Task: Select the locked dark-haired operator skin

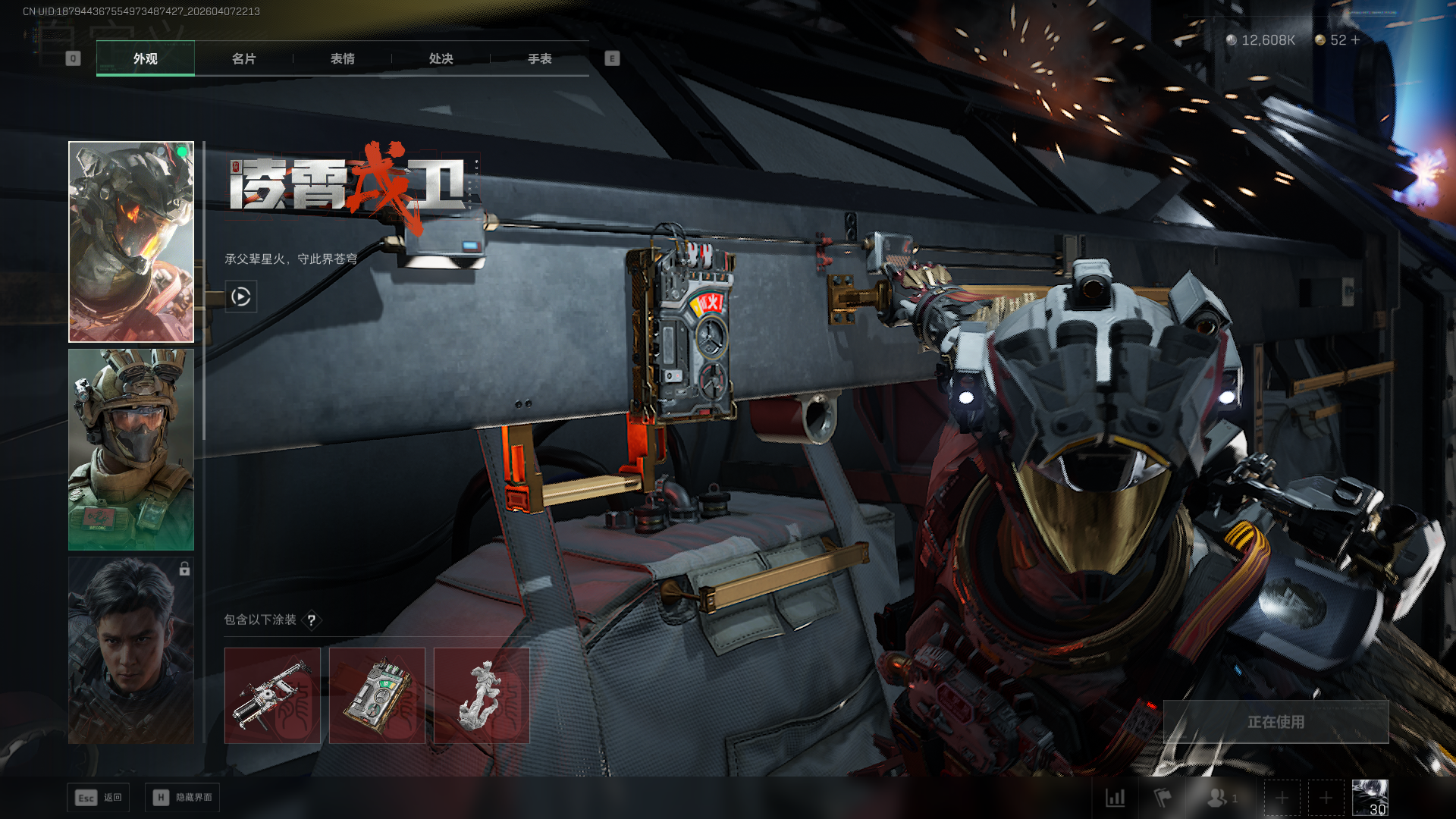Action: pos(131,650)
